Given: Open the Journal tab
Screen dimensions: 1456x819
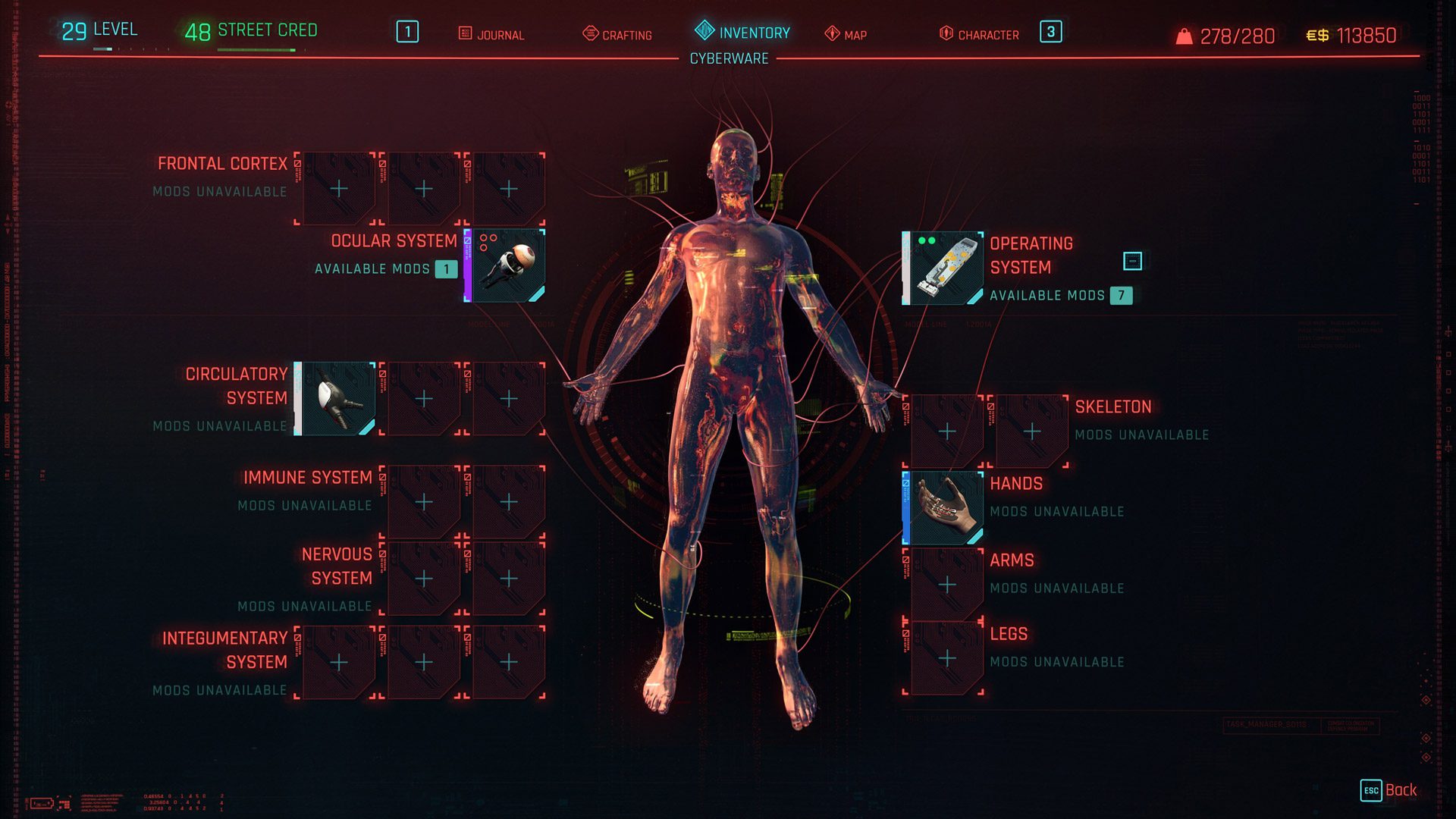Looking at the screenshot, I should 491,34.
